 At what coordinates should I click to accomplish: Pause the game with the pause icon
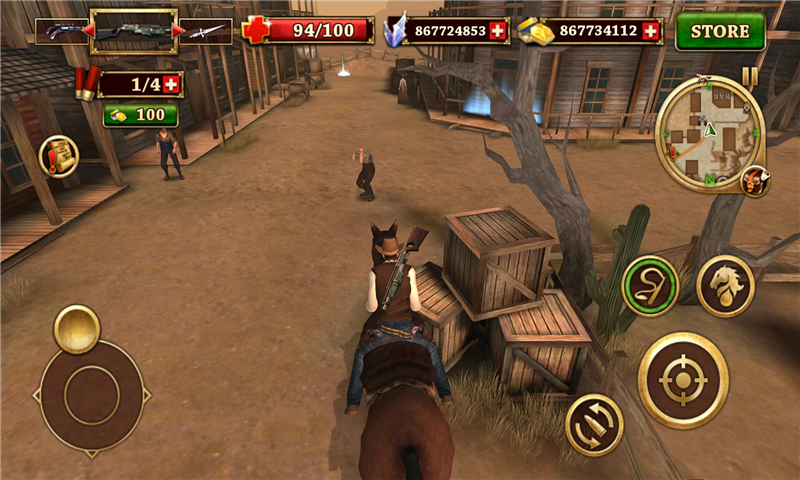(x=749, y=75)
